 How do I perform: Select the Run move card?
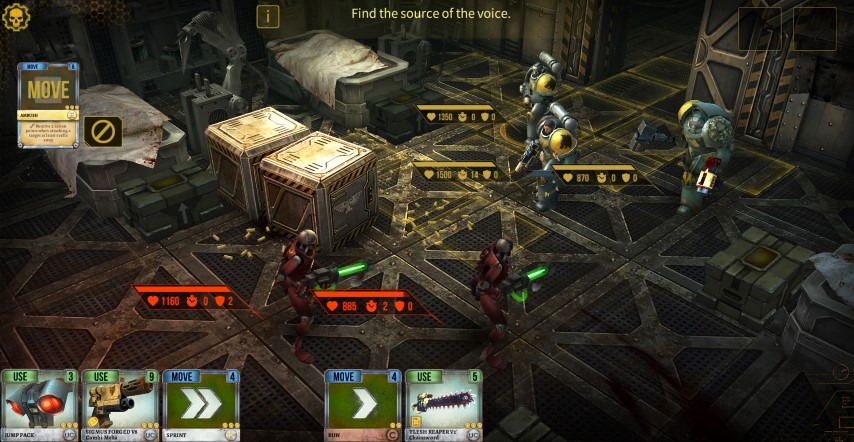[x=363, y=405]
